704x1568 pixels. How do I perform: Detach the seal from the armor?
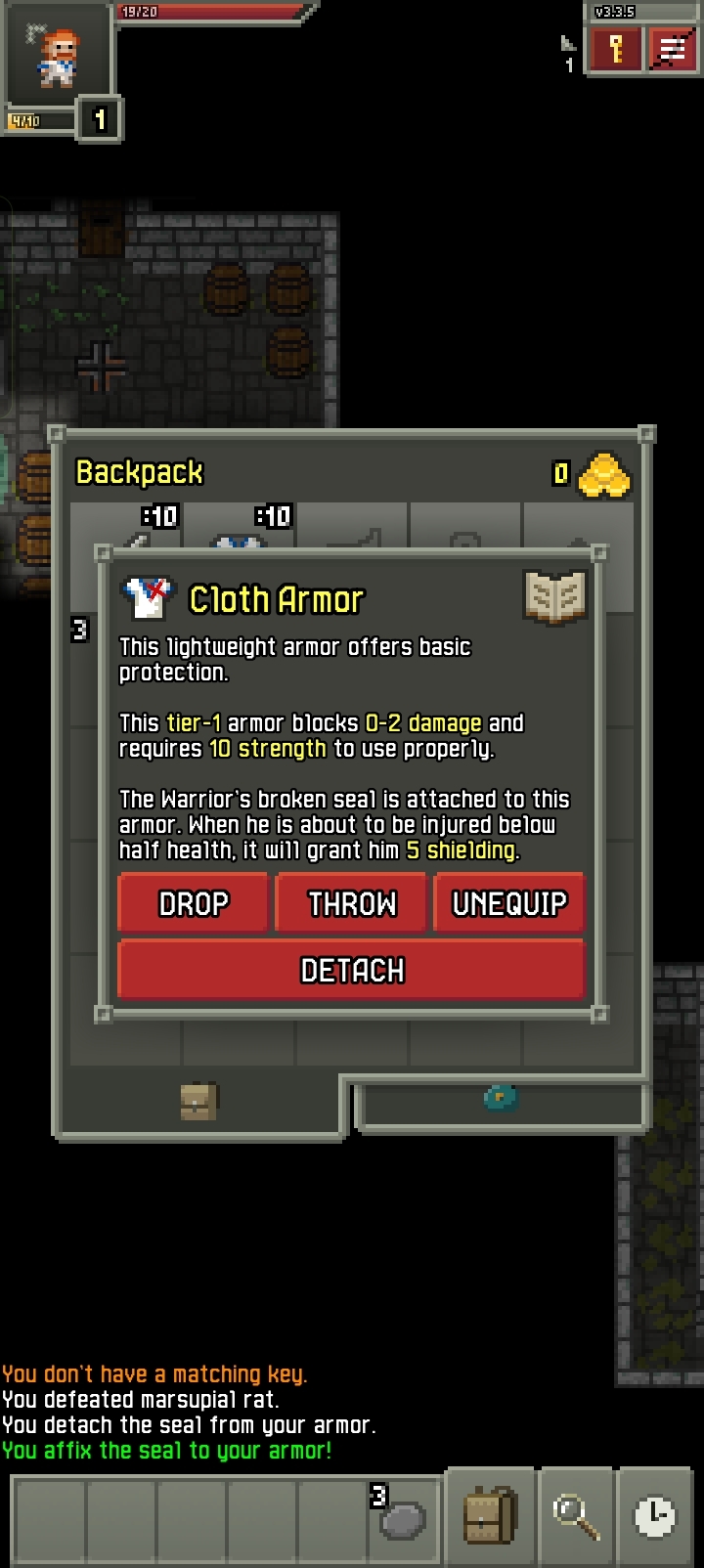pos(351,970)
